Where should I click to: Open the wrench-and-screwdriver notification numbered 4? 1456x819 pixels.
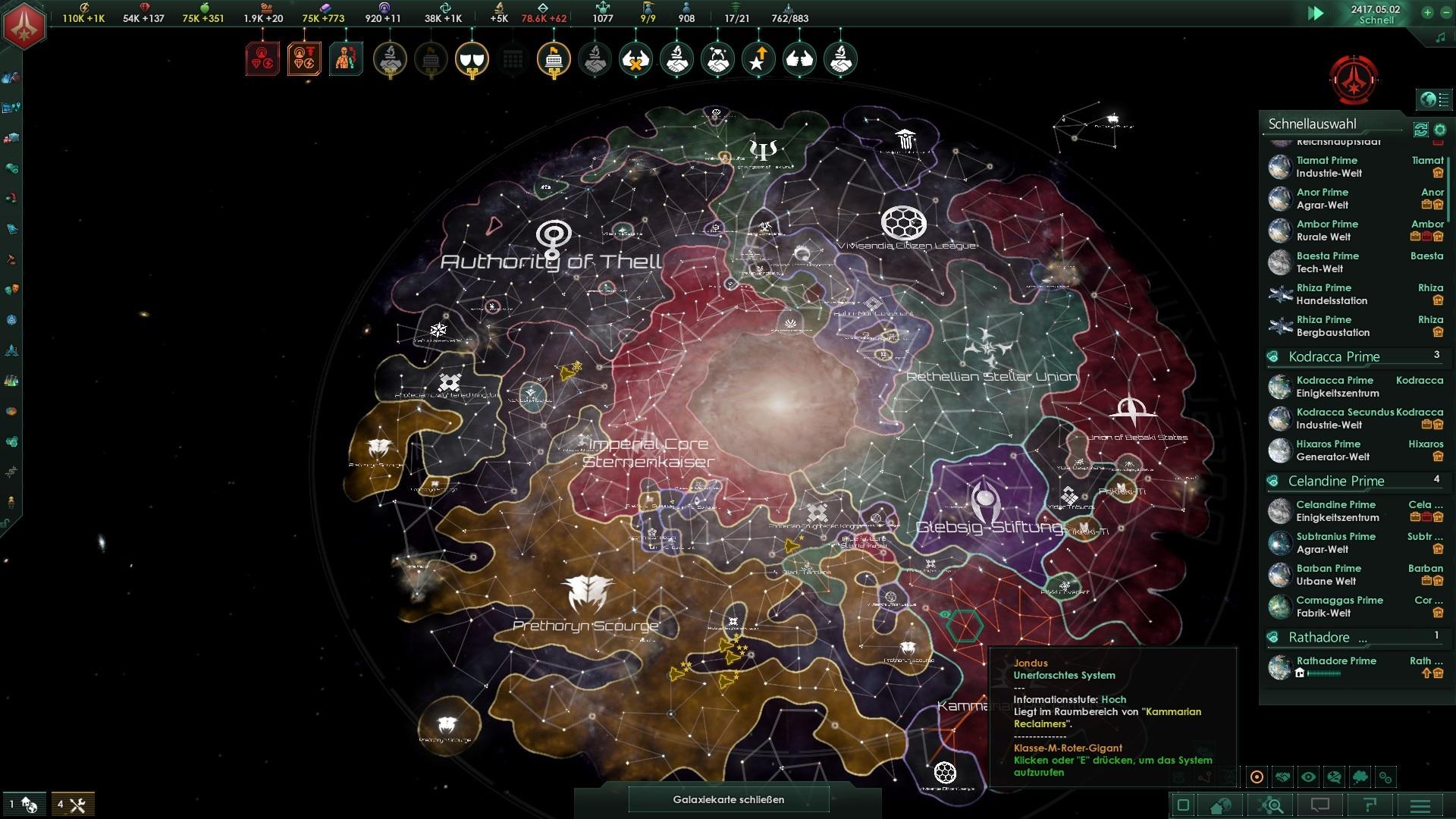[x=73, y=805]
